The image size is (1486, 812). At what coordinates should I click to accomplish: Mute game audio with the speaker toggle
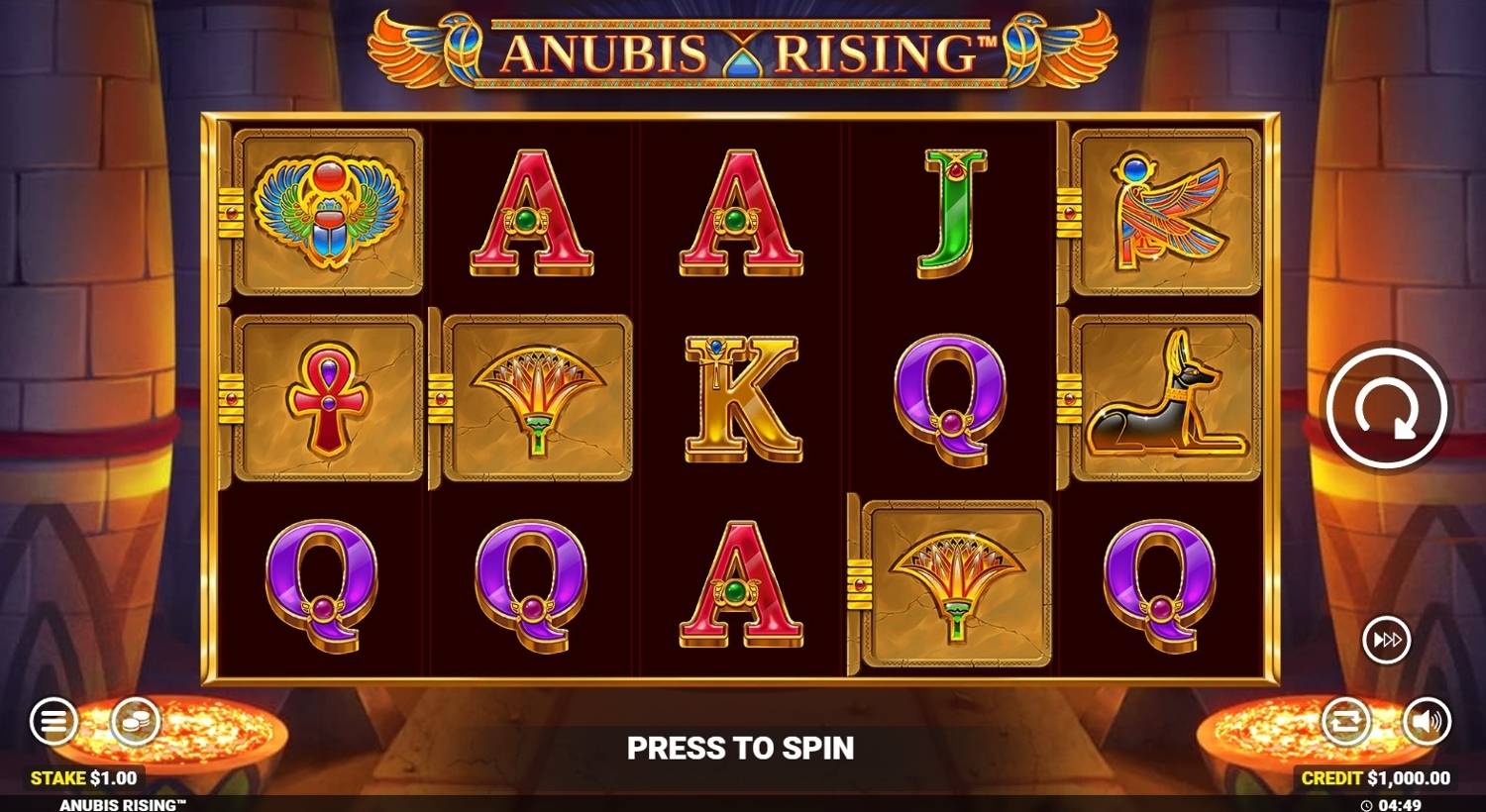(x=1427, y=720)
